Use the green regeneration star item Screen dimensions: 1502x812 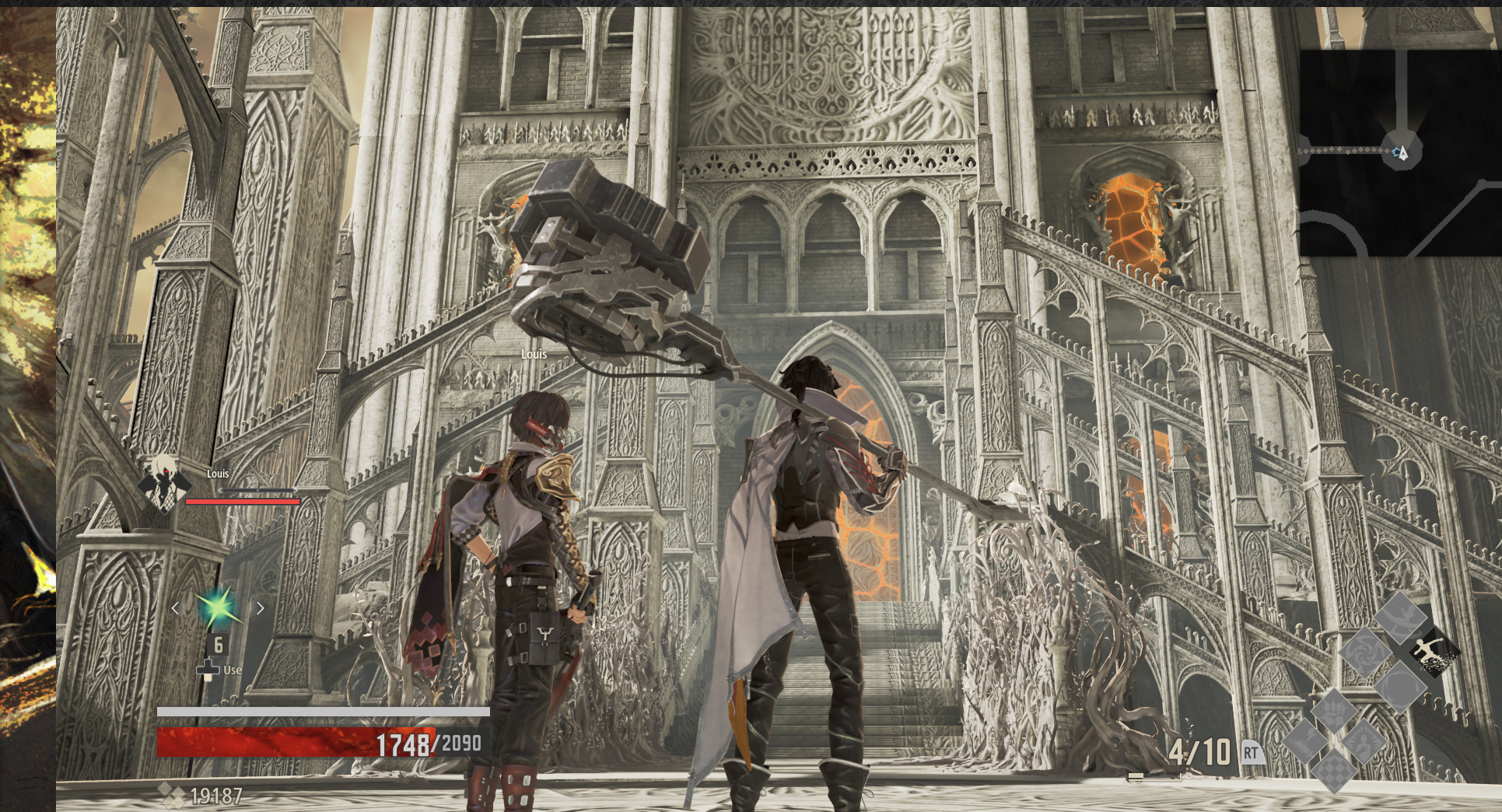click(x=217, y=608)
